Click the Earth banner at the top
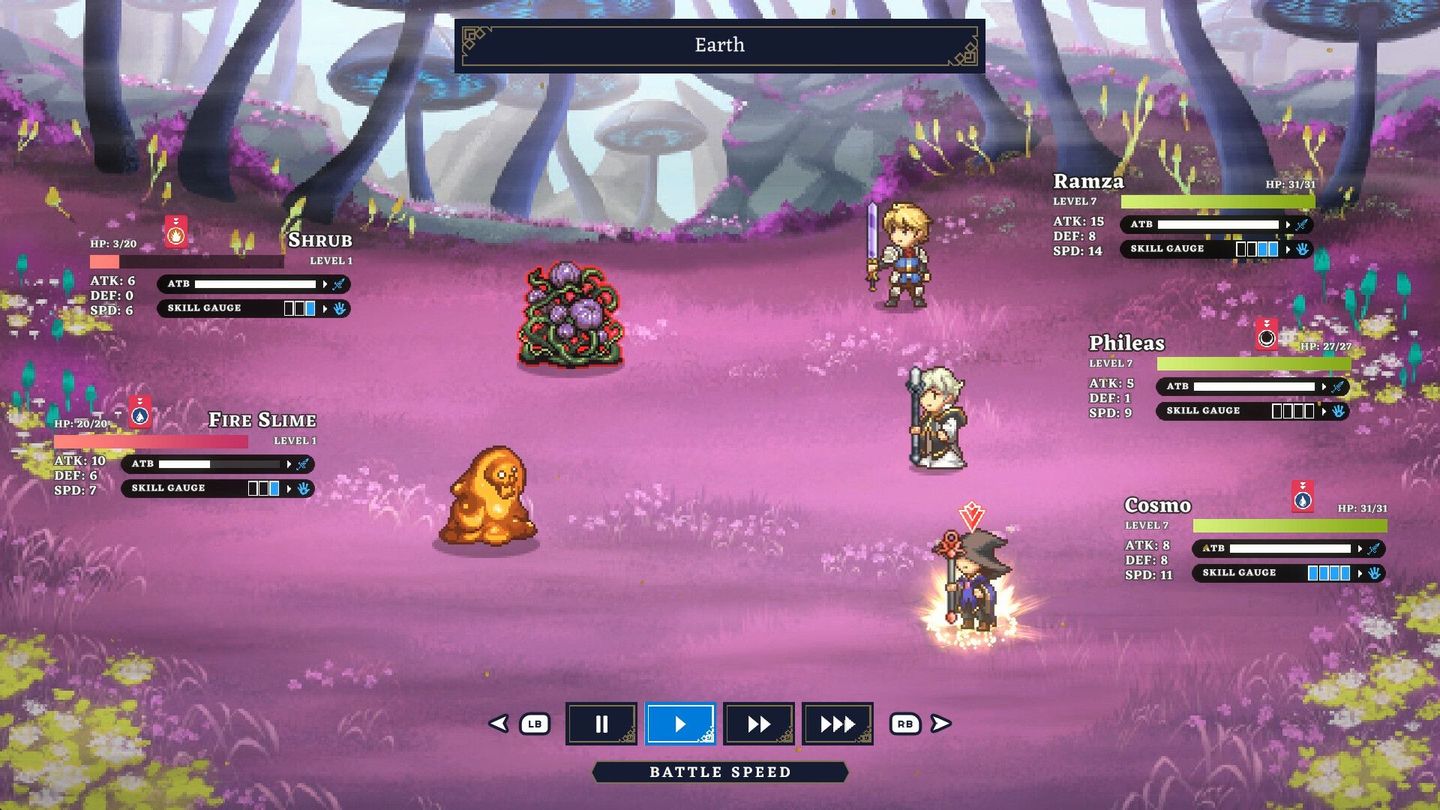Viewport: 1440px width, 810px height. pyautogui.click(x=719, y=44)
